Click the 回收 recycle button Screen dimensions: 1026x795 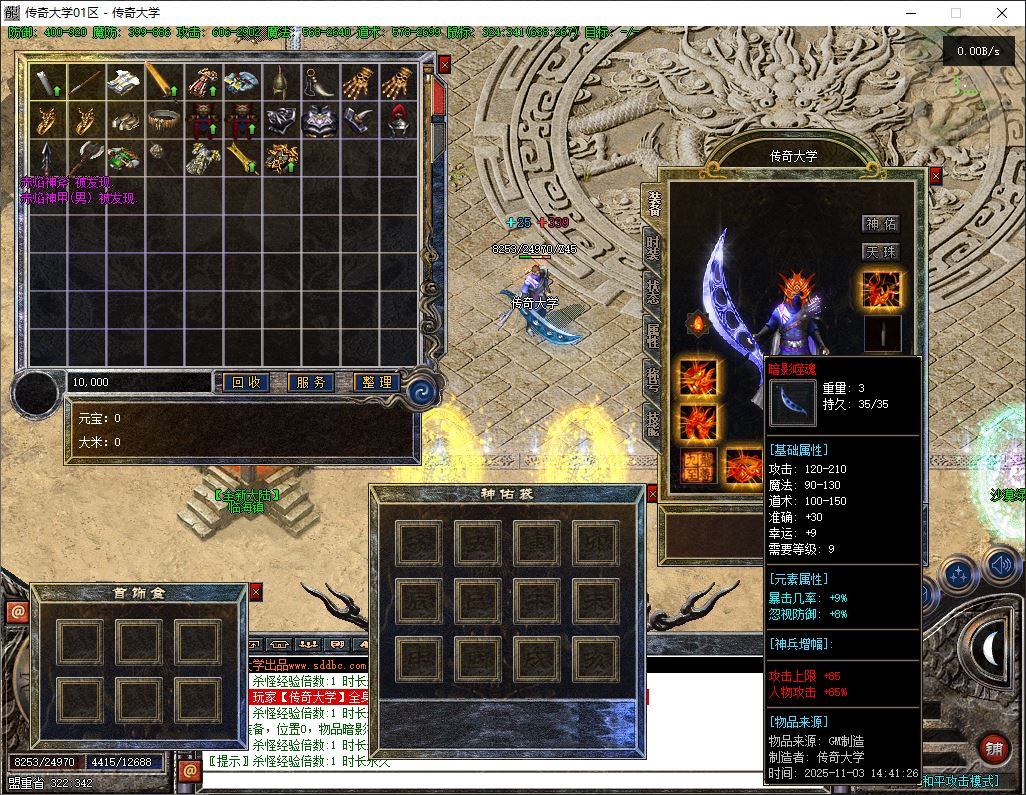tap(246, 382)
